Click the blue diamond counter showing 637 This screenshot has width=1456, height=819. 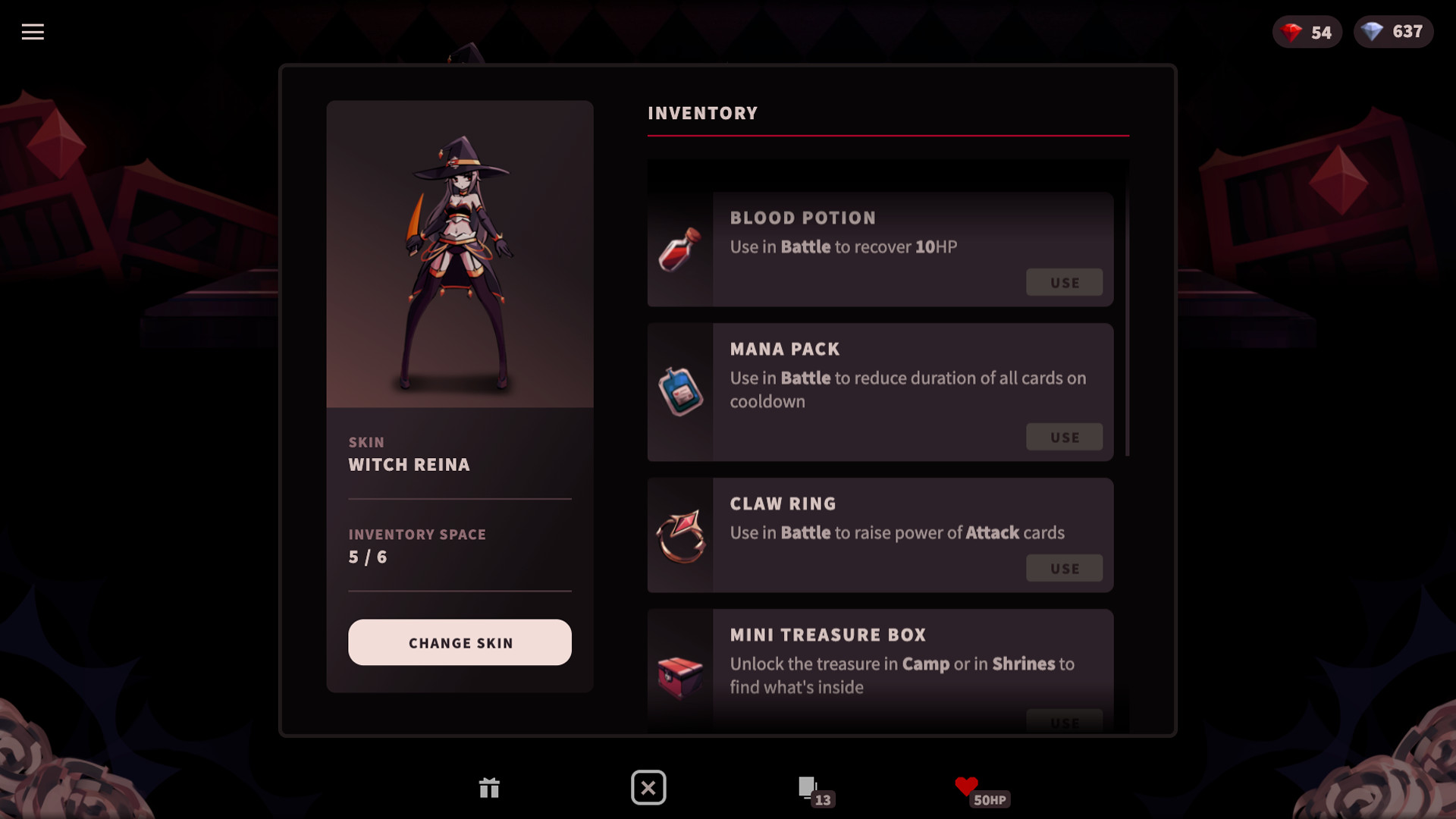[x=1394, y=32]
